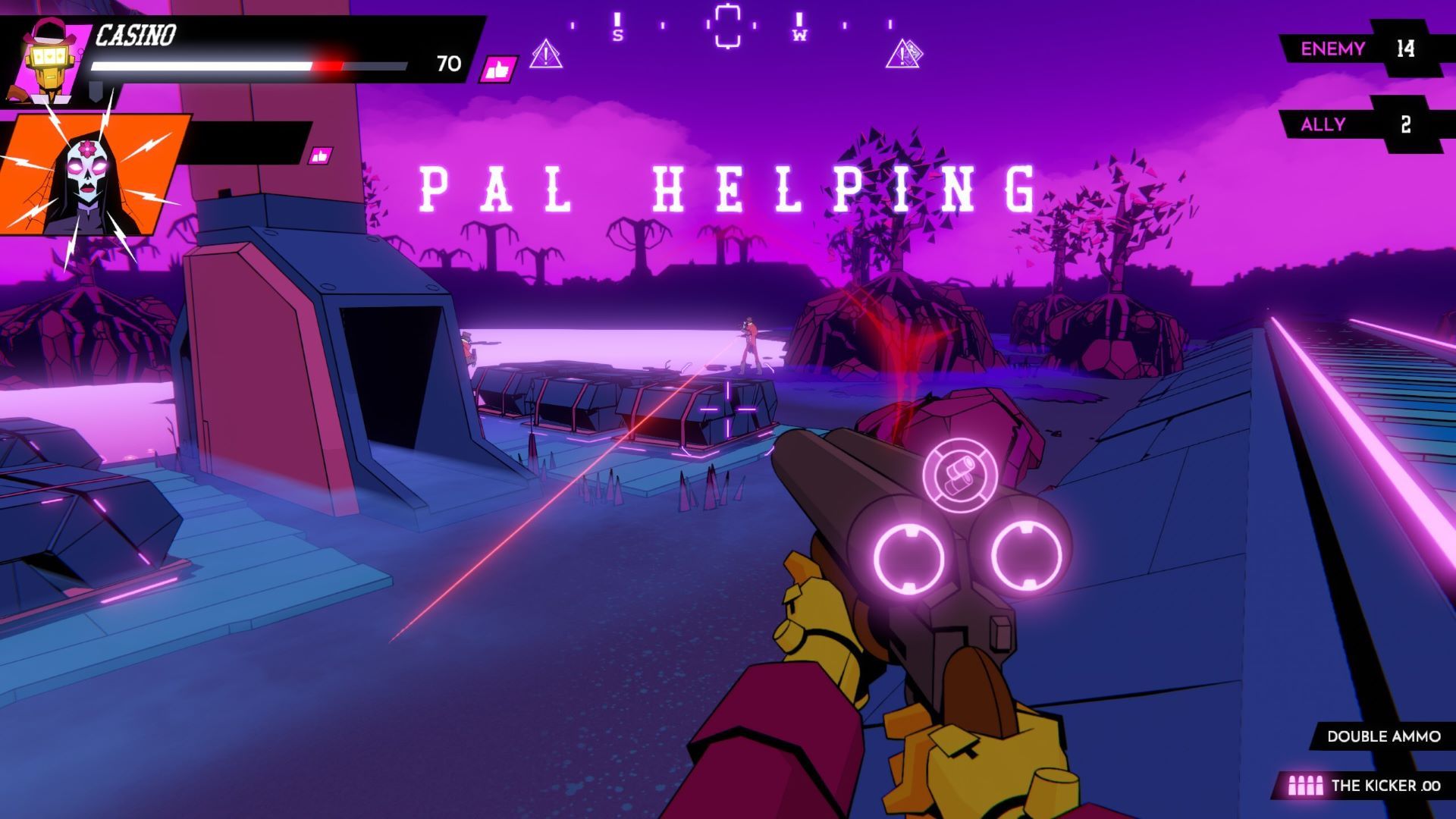Screen dimensions: 1456x819
Task: Click the thumbs-up icon beside the ally's bar
Action: coord(320,156)
